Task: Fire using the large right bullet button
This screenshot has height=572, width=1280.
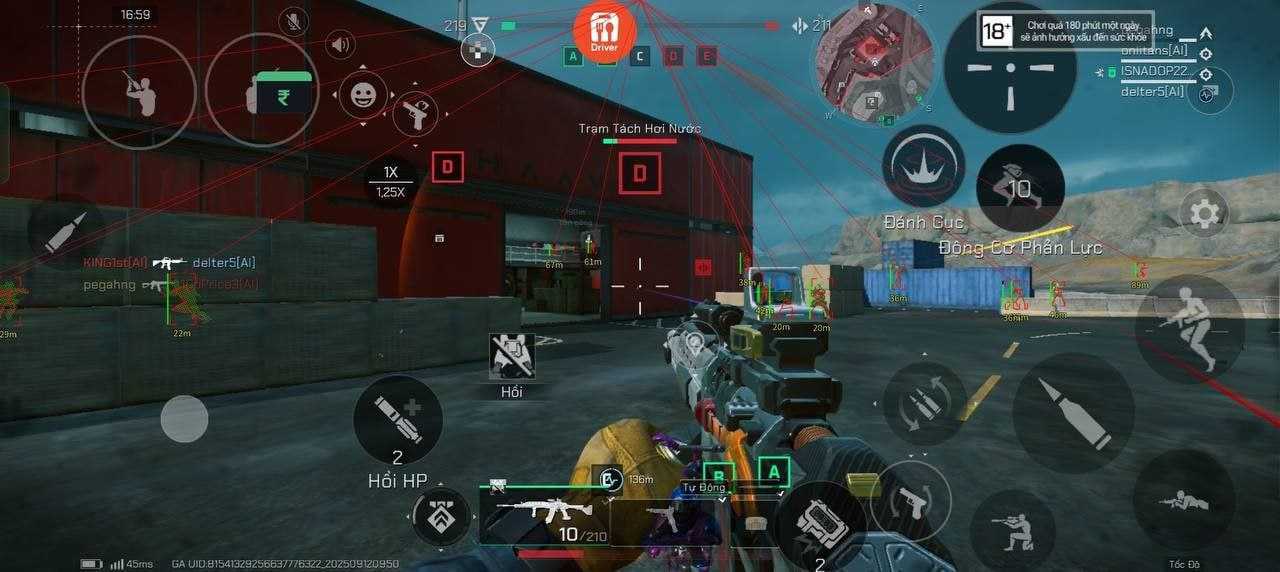Action: (1074, 412)
